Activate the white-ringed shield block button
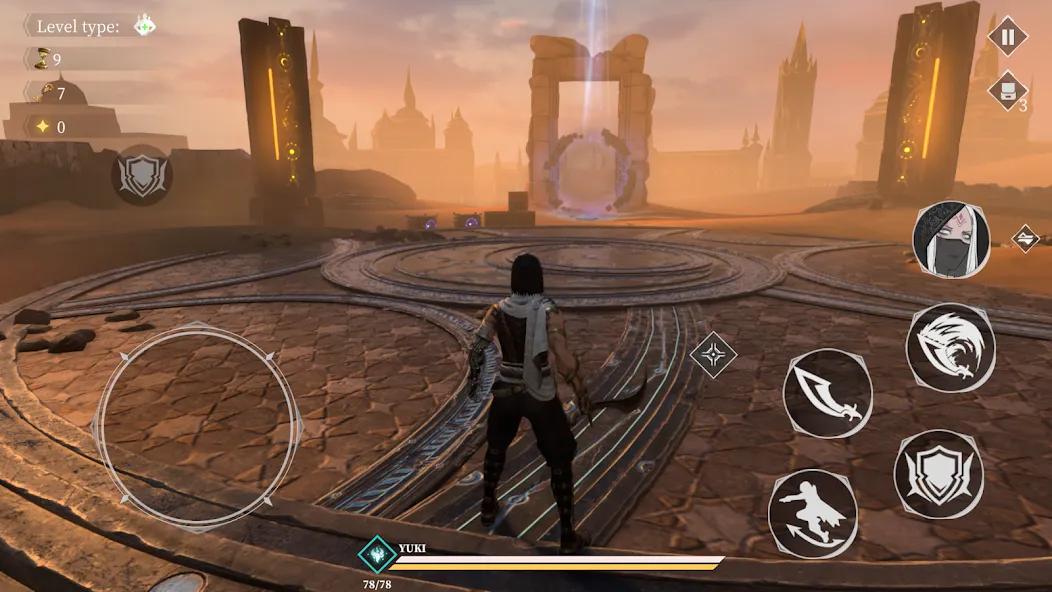Viewport: 1052px width, 592px height. (938, 474)
